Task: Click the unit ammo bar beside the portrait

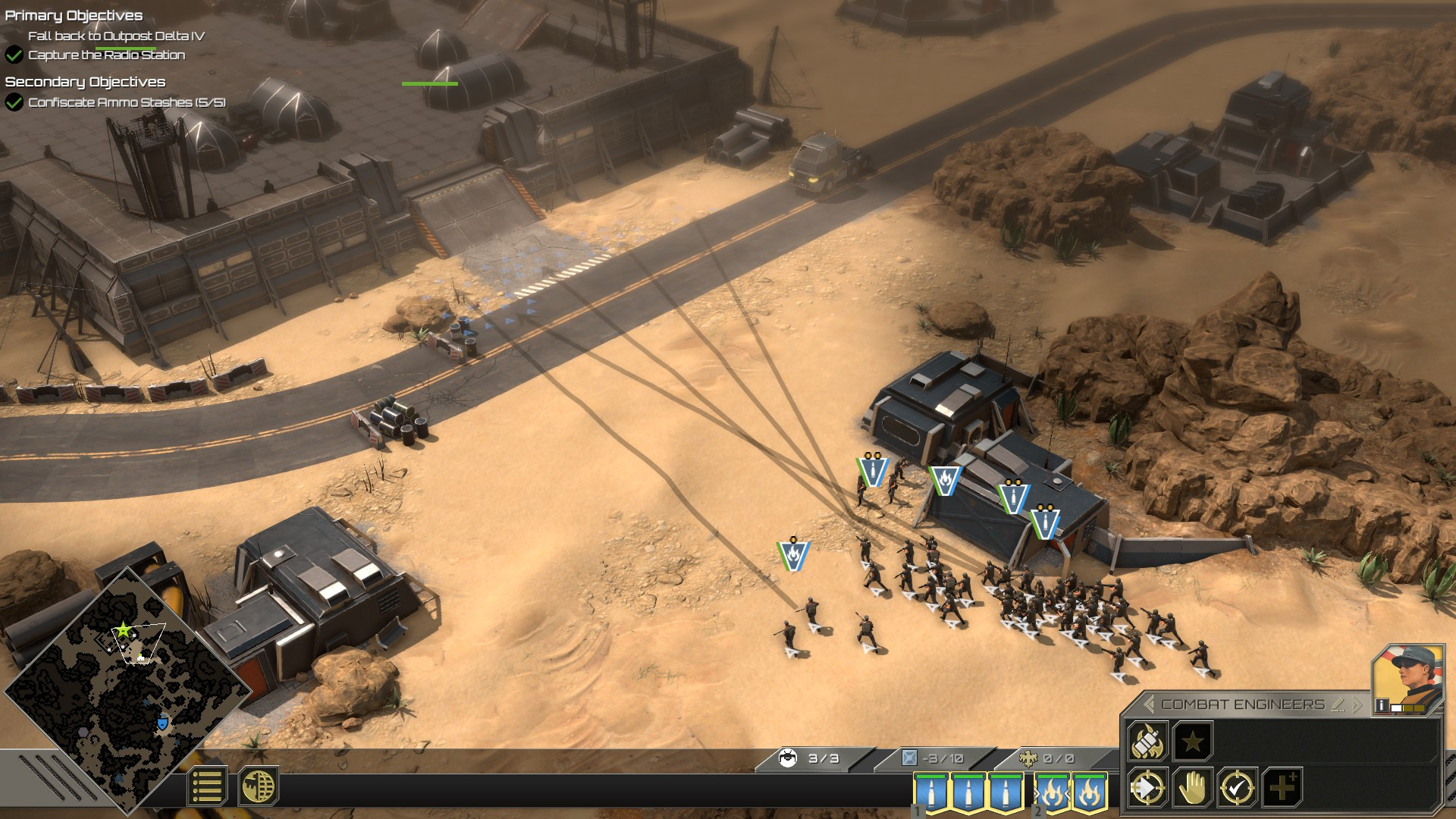Action: click(1407, 708)
